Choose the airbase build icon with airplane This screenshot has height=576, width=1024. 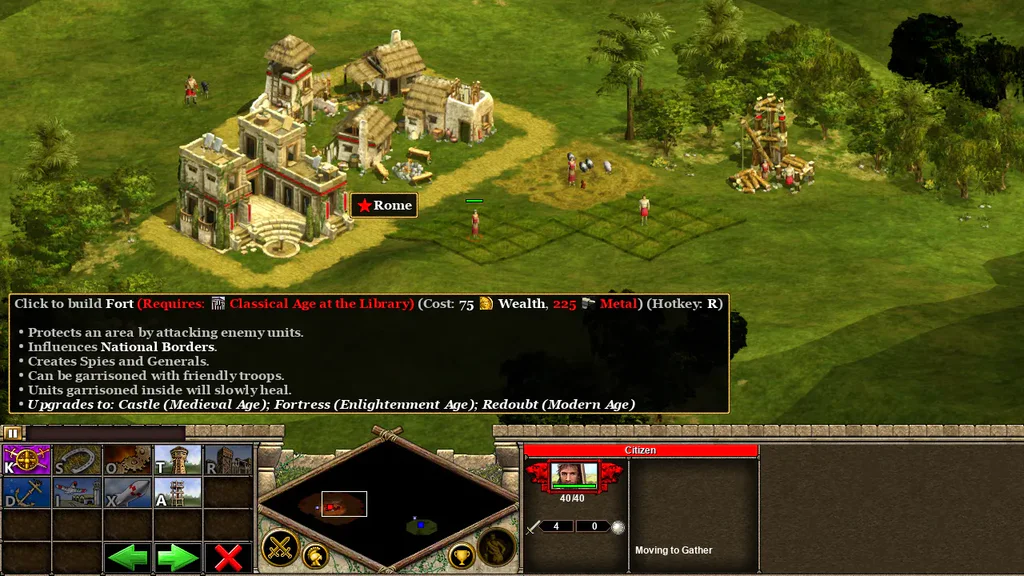click(x=77, y=492)
